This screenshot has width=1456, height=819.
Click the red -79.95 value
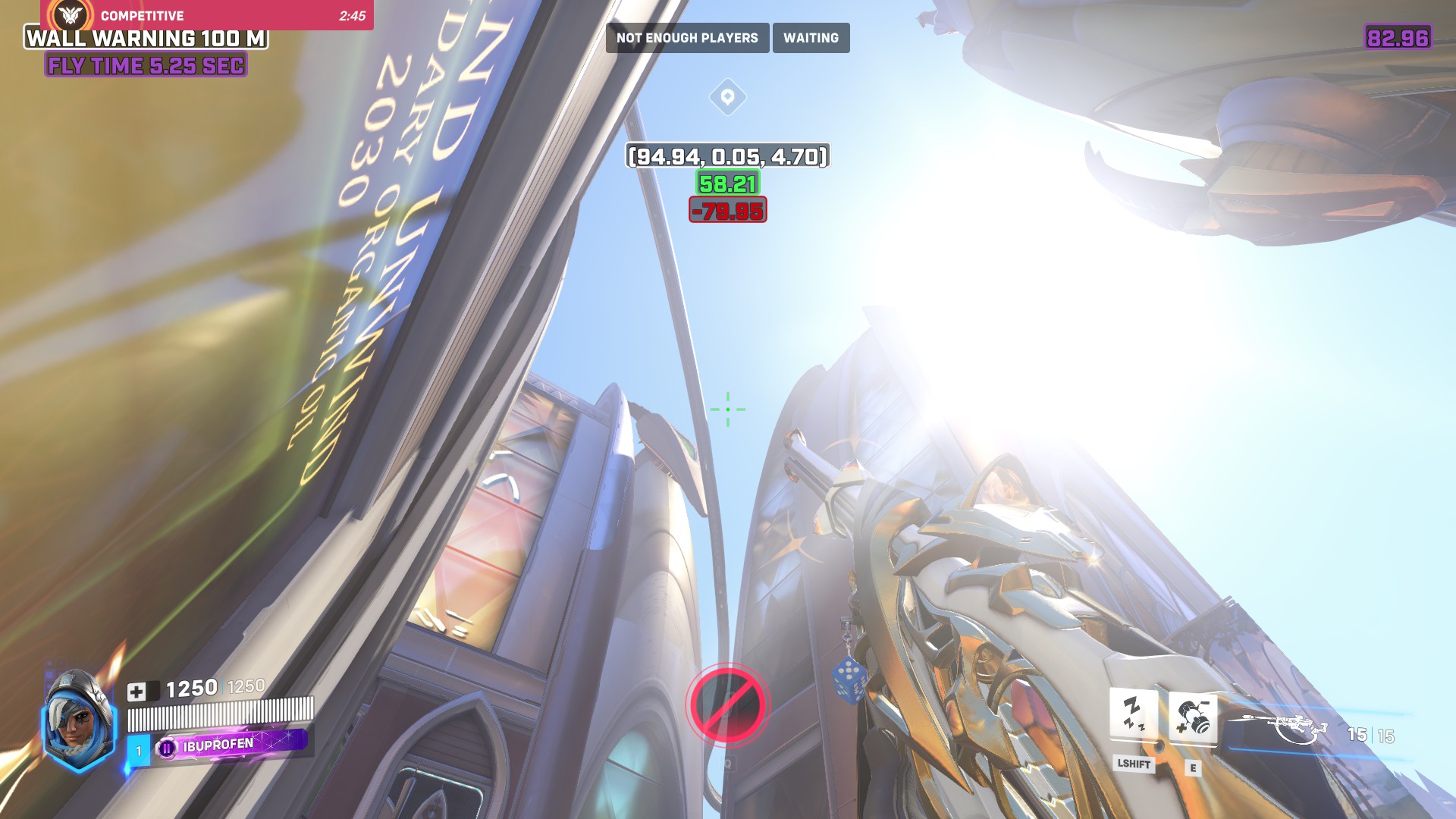pyautogui.click(x=726, y=212)
